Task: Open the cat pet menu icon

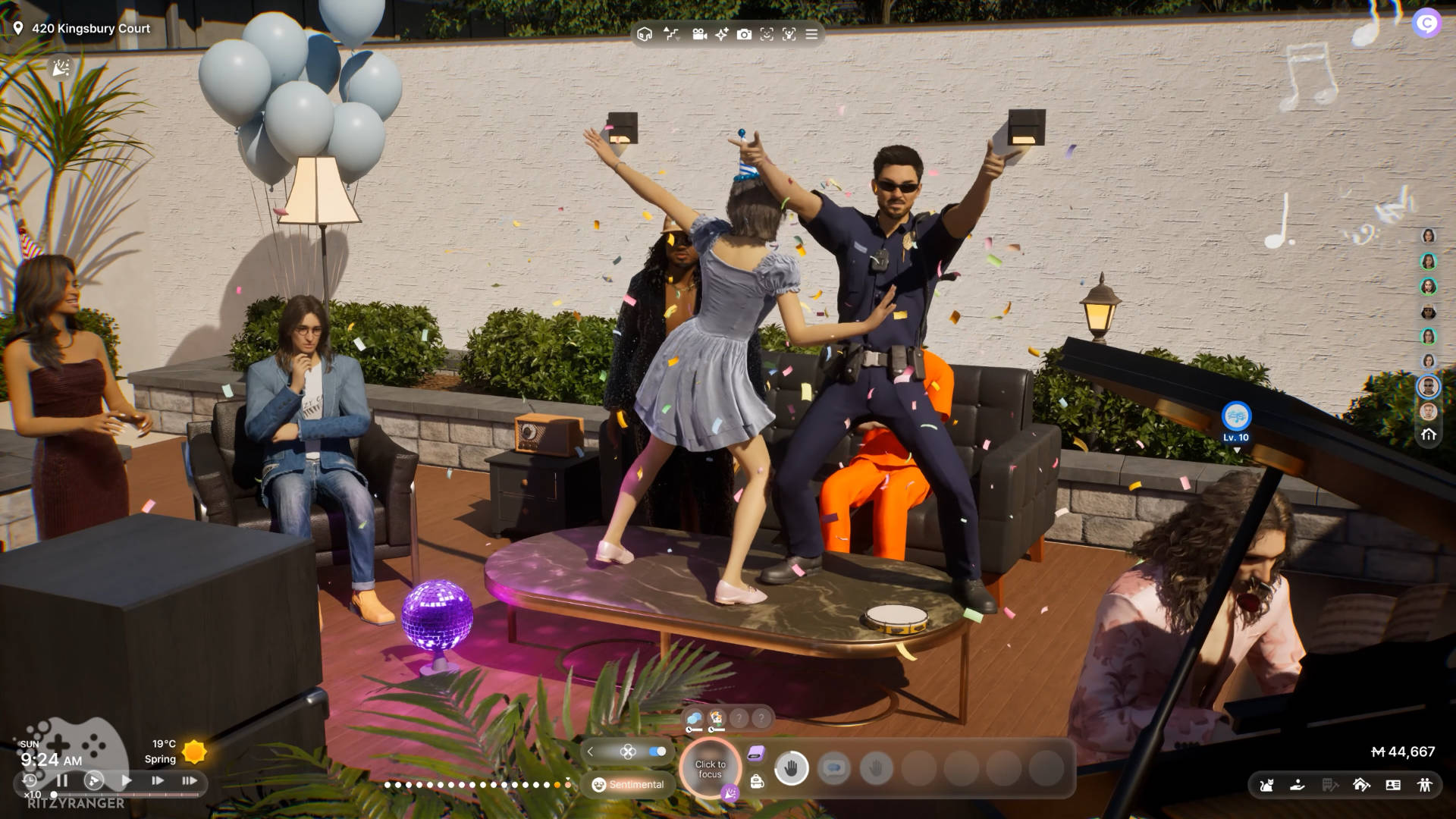Action: [x=1266, y=785]
